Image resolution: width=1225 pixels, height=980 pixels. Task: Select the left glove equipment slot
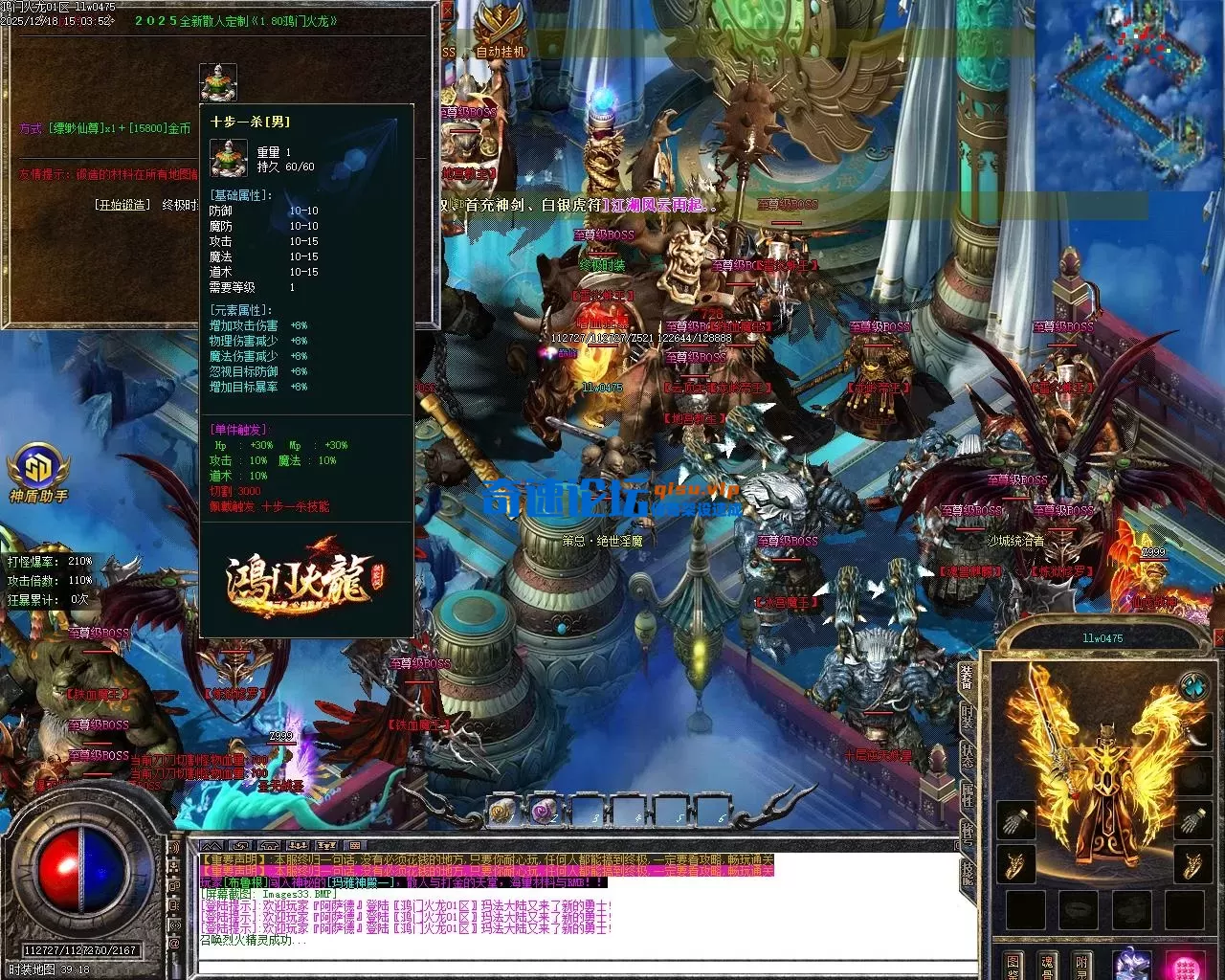pos(1015,820)
